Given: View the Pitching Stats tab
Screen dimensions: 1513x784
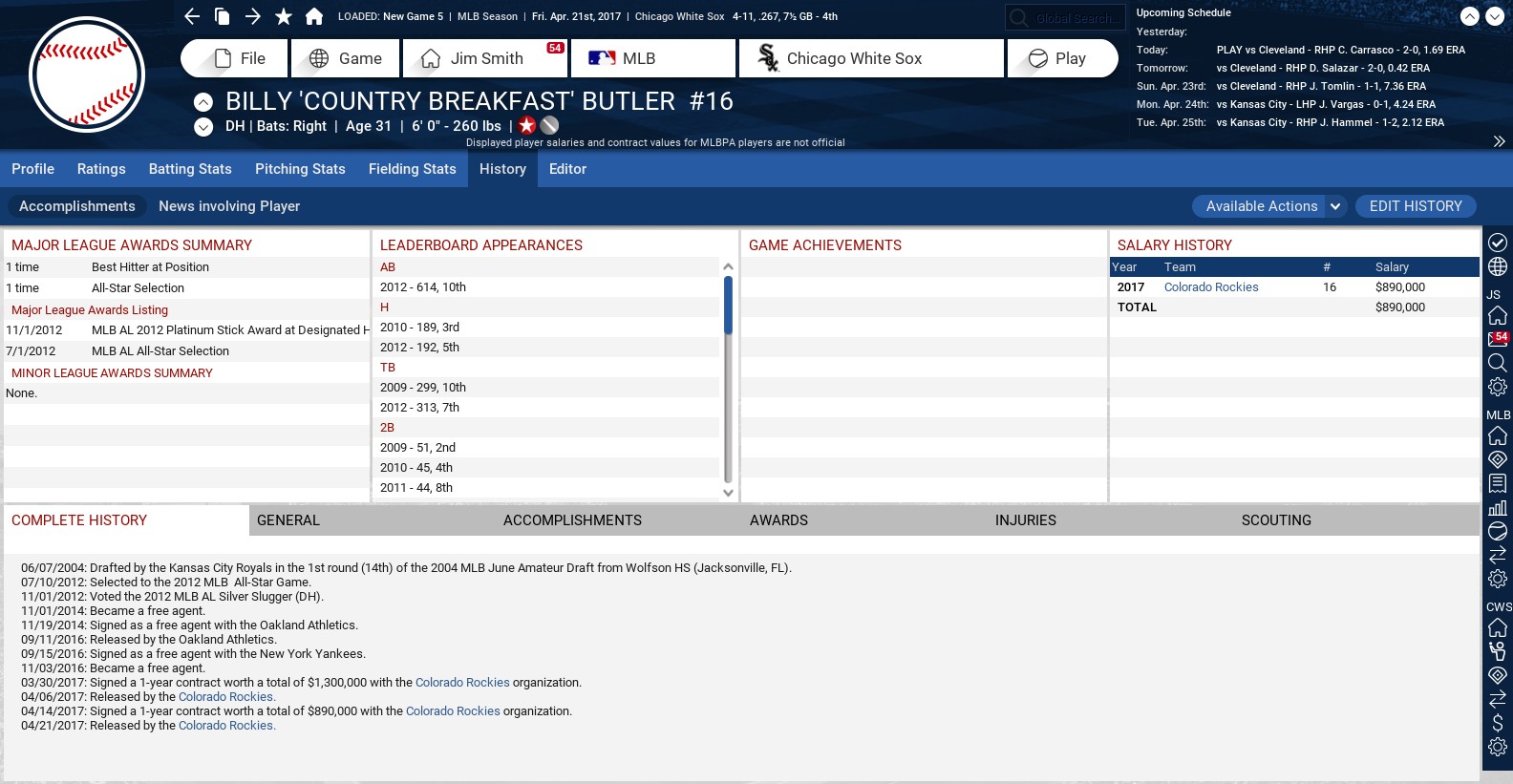Looking at the screenshot, I should 300,169.
